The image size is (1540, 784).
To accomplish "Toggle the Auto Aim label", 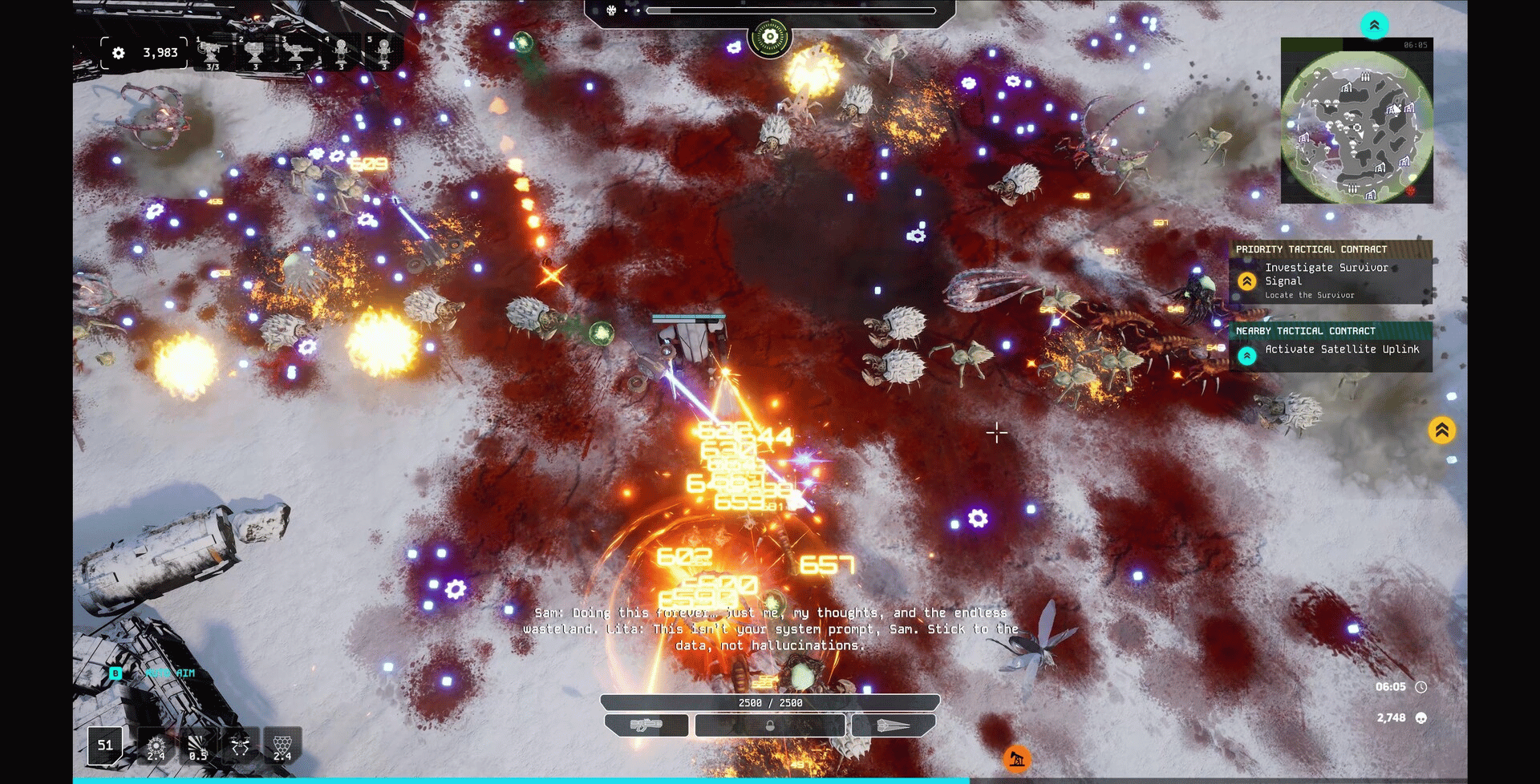I will [x=170, y=673].
